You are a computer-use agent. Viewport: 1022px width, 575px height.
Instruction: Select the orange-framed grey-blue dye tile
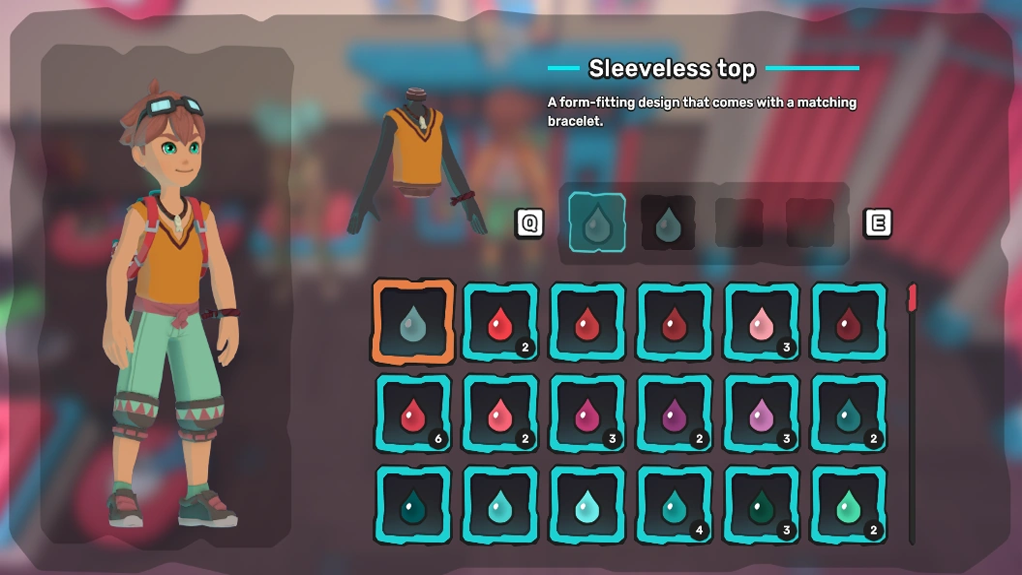[413, 322]
